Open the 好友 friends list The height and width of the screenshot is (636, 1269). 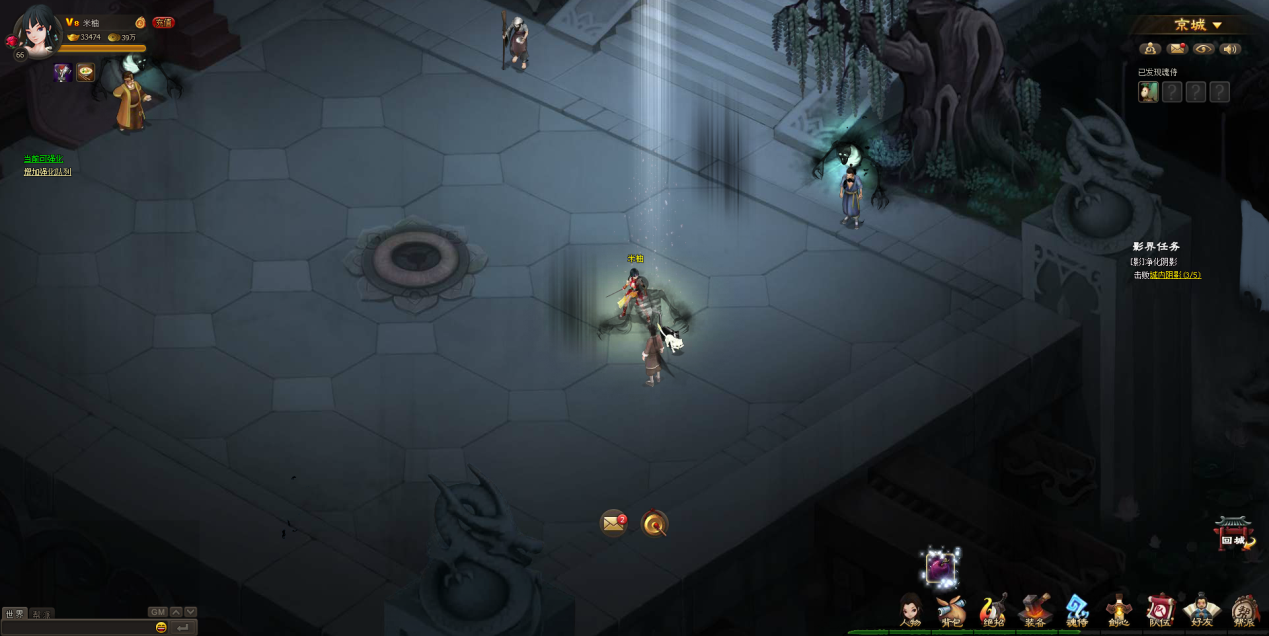[1201, 610]
